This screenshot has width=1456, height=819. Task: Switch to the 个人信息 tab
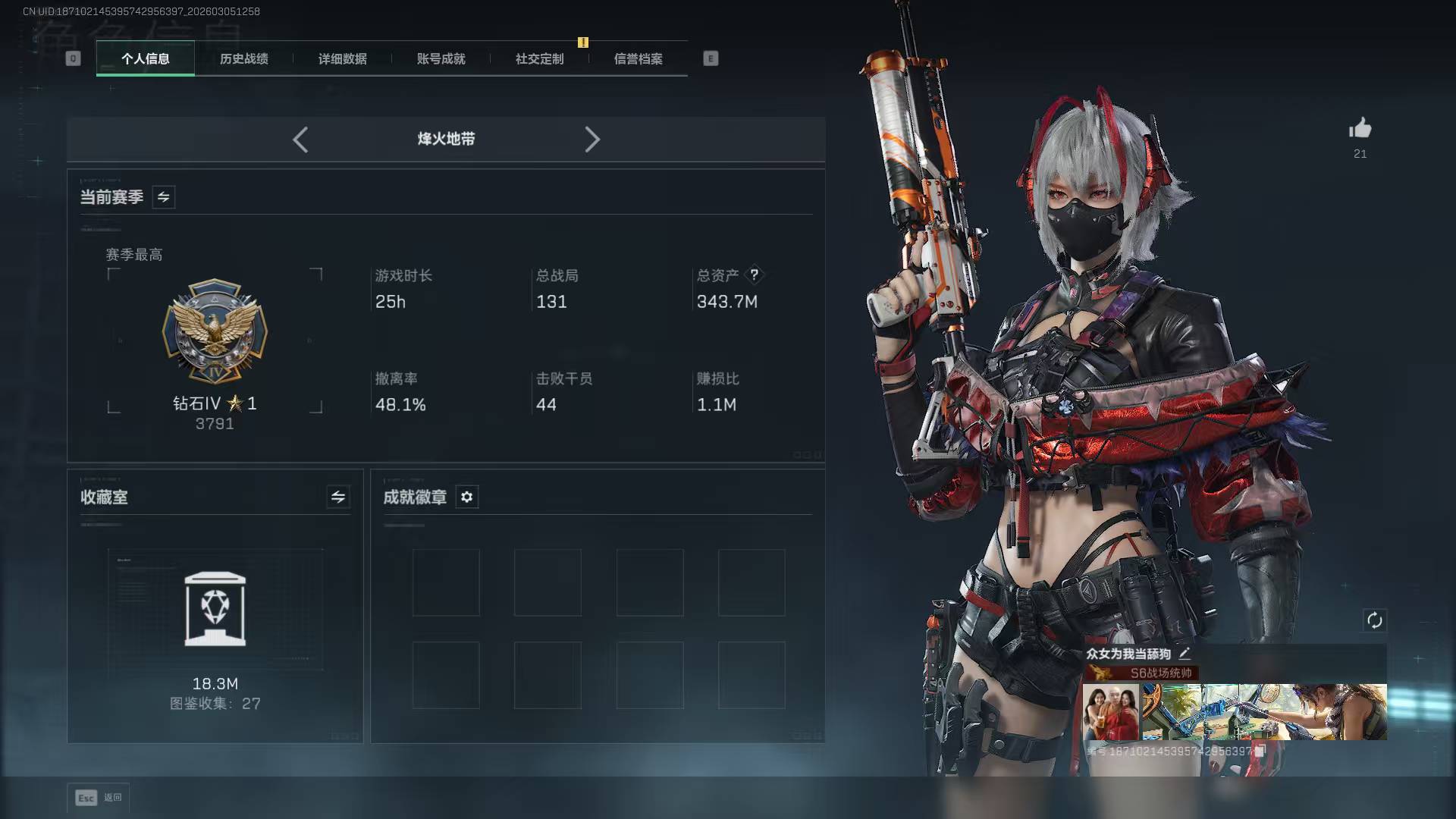click(x=146, y=59)
